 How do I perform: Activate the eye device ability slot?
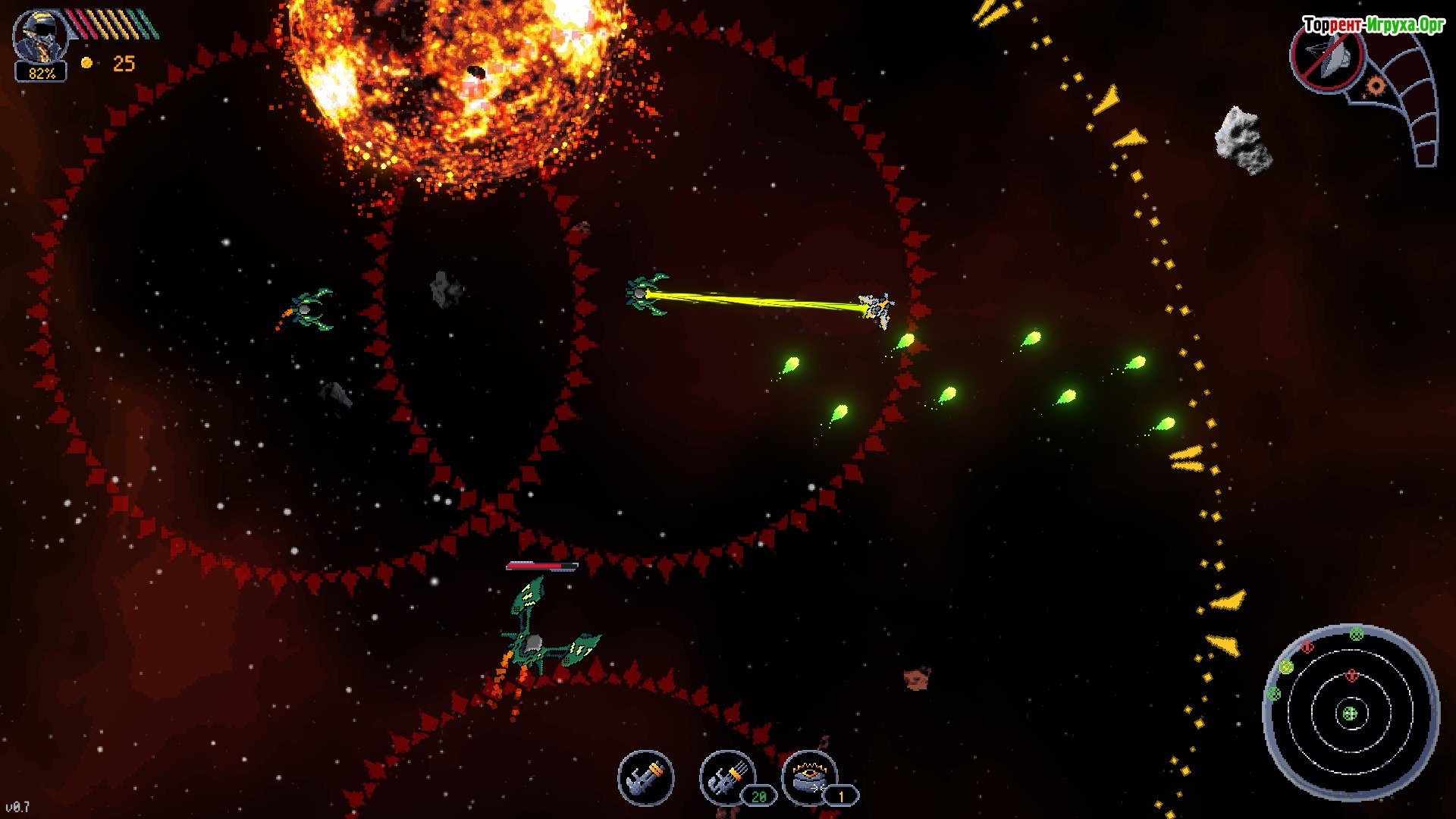pyautogui.click(x=808, y=777)
